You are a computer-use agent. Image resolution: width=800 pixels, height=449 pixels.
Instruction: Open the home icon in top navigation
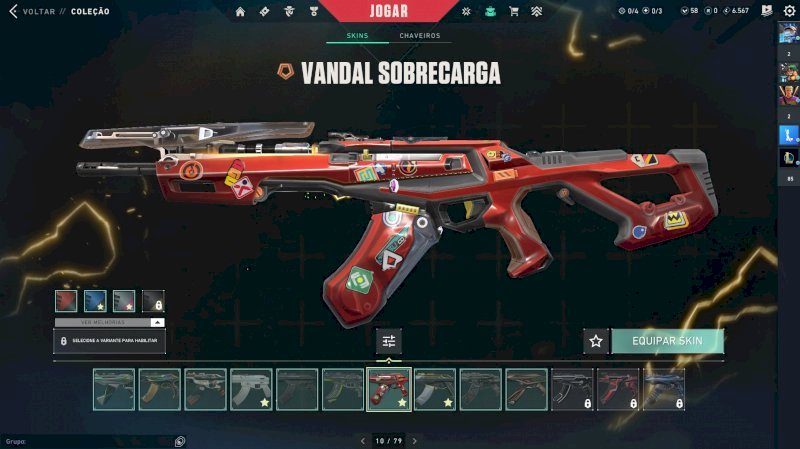pos(240,12)
